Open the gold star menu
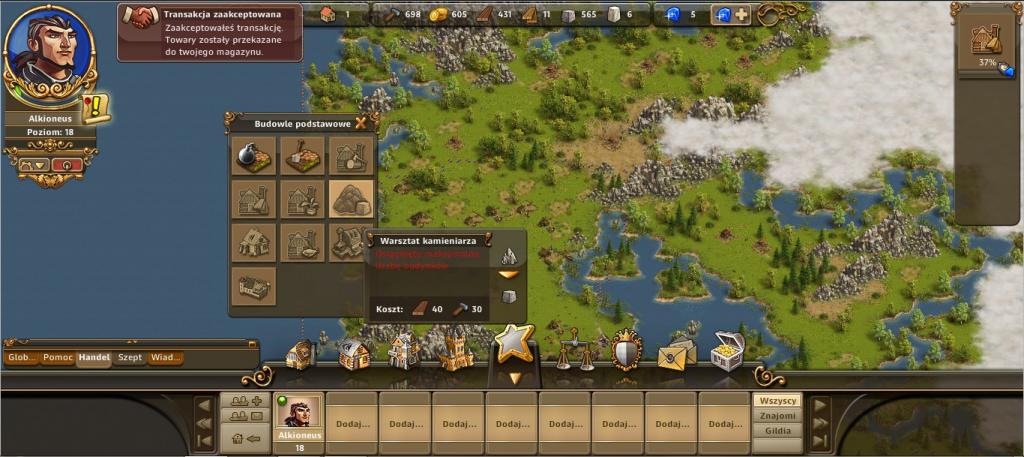Screen dimensions: 1024x457 click(514, 344)
